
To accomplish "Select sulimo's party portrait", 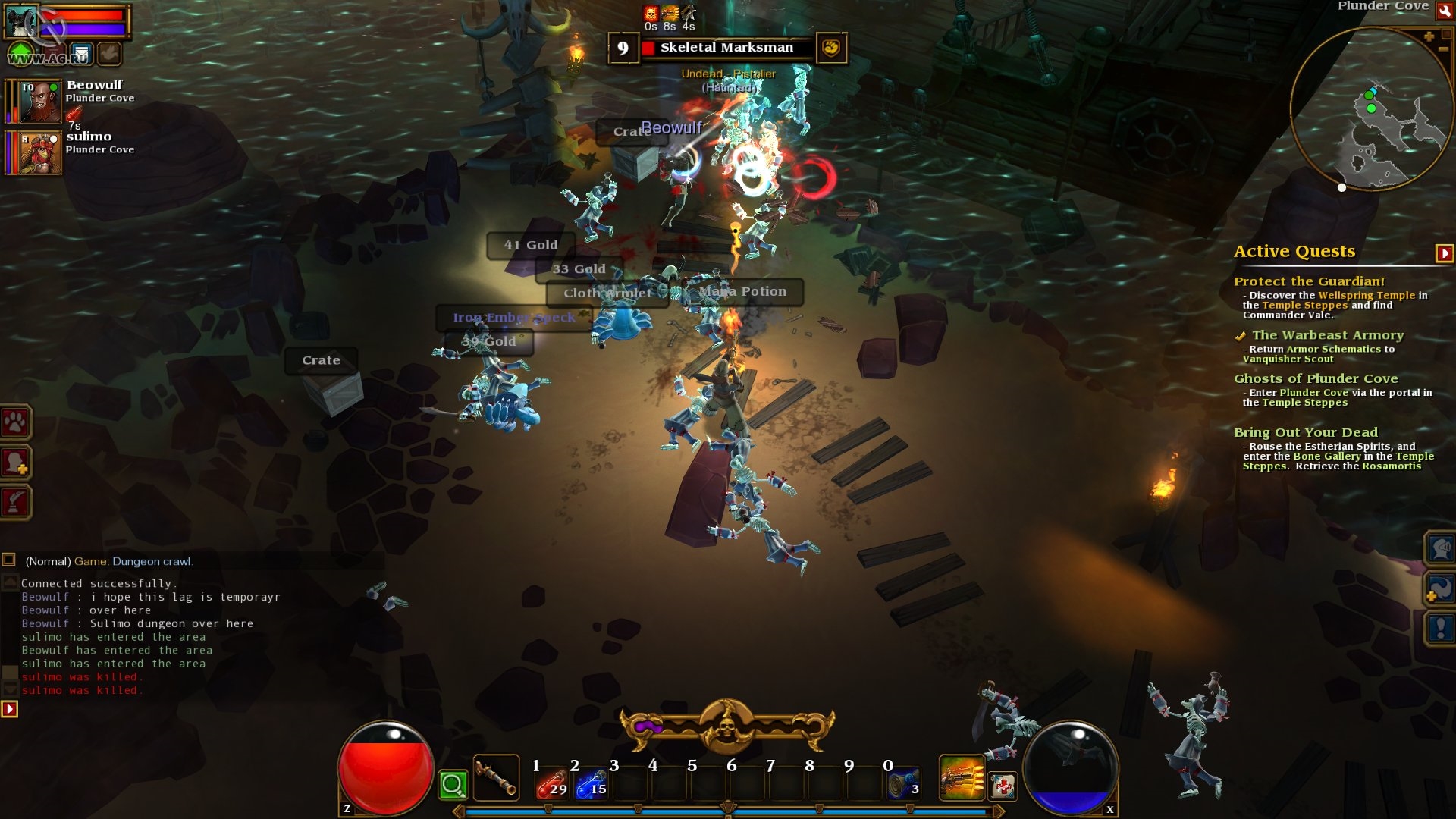I will (x=40, y=152).
